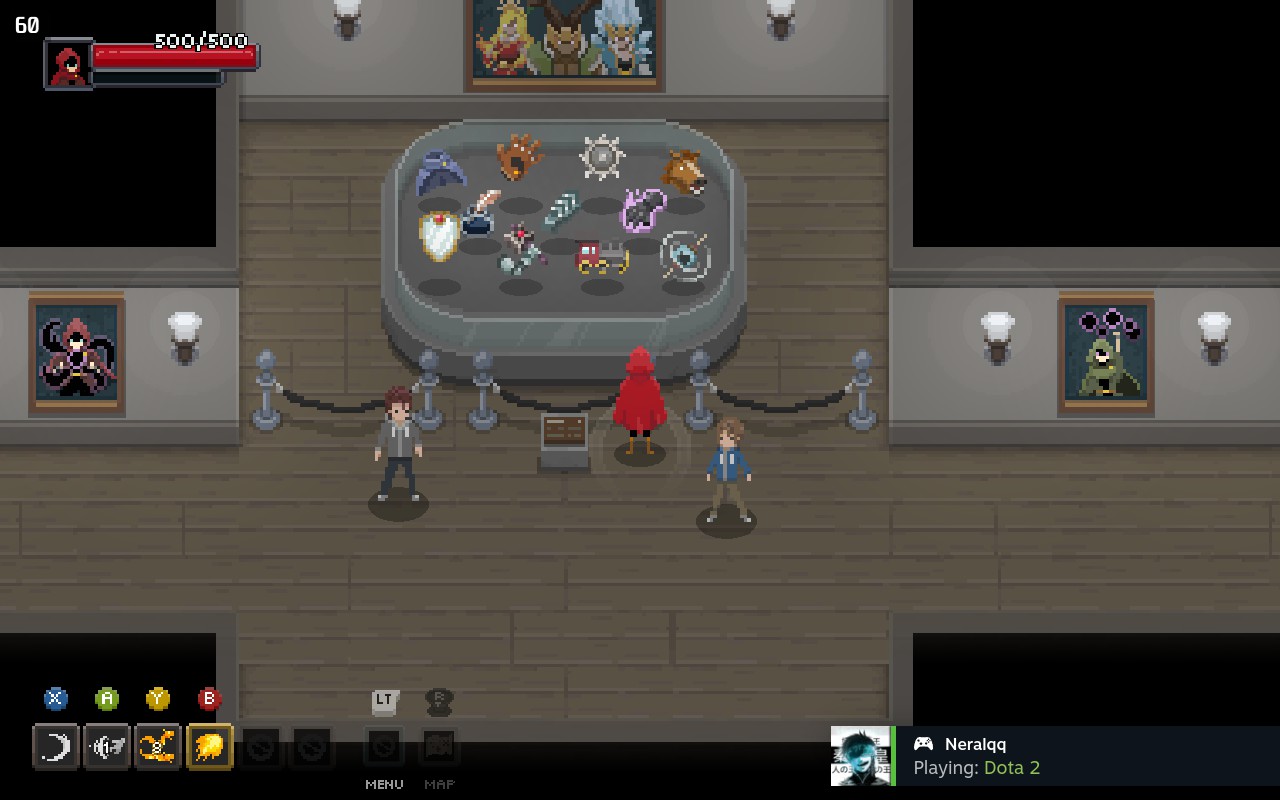Open the Menu slot
Screen dimensions: 1280x800
(384, 747)
